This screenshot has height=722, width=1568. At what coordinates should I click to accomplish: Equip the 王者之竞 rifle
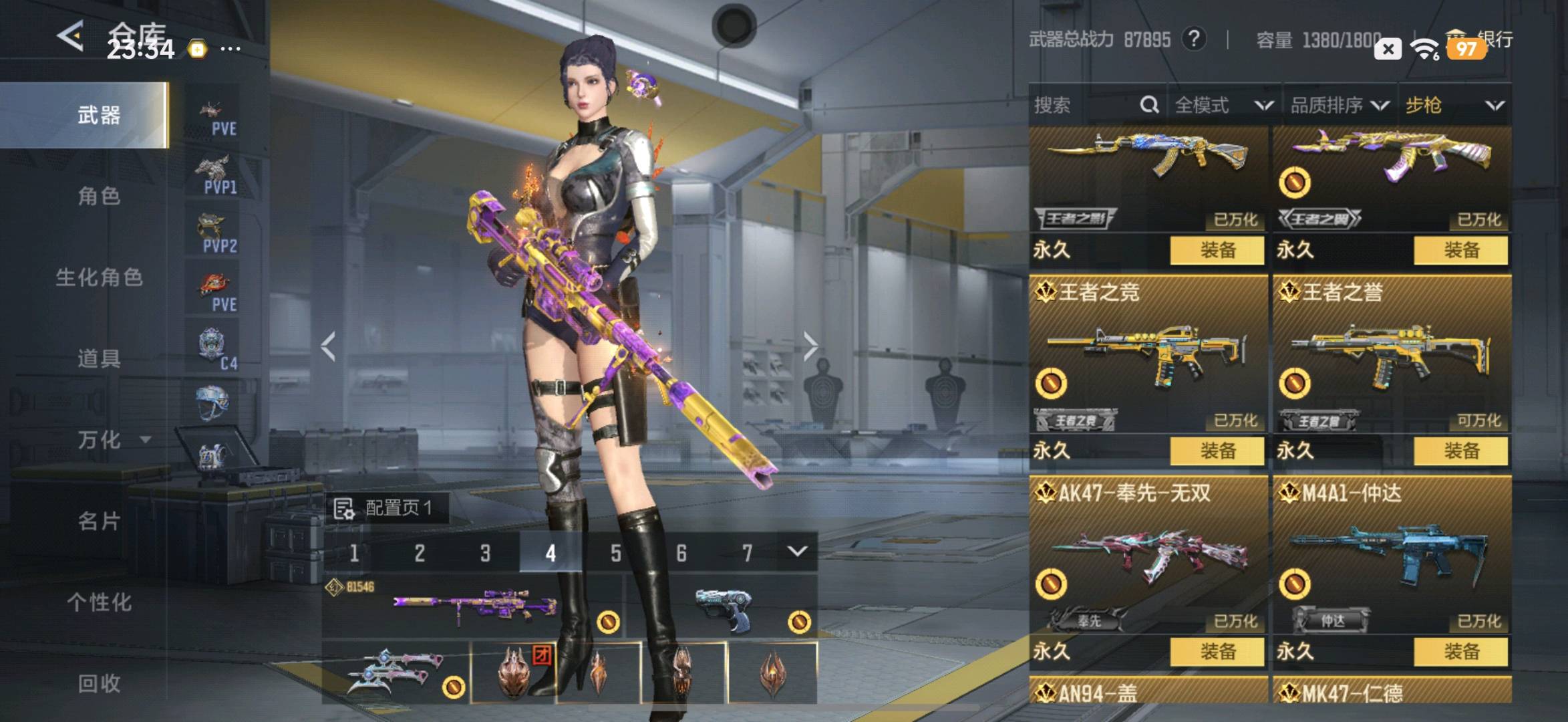1217,451
